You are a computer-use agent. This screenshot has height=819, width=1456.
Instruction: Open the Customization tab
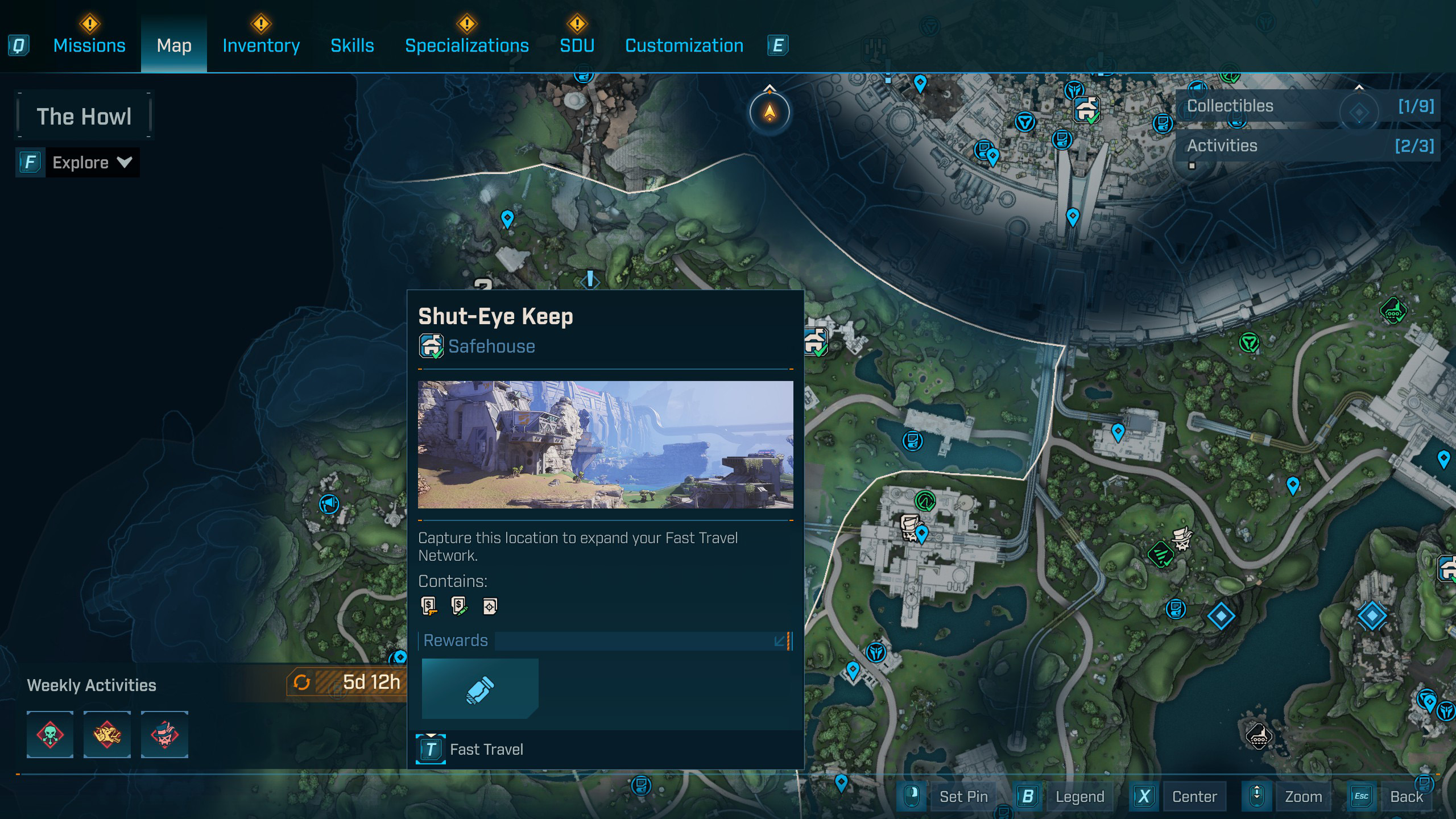(684, 45)
